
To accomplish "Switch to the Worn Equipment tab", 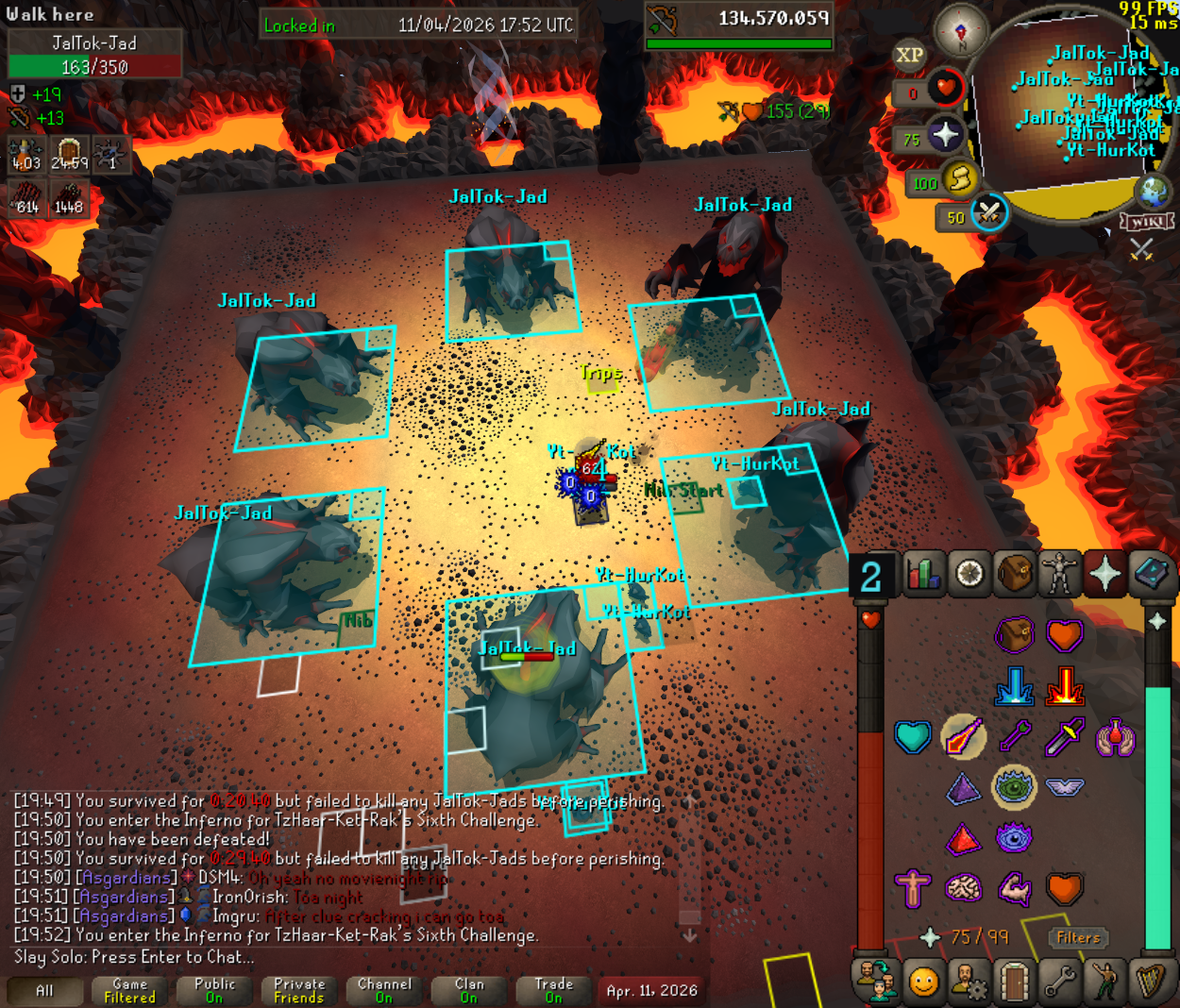I will [1060, 574].
